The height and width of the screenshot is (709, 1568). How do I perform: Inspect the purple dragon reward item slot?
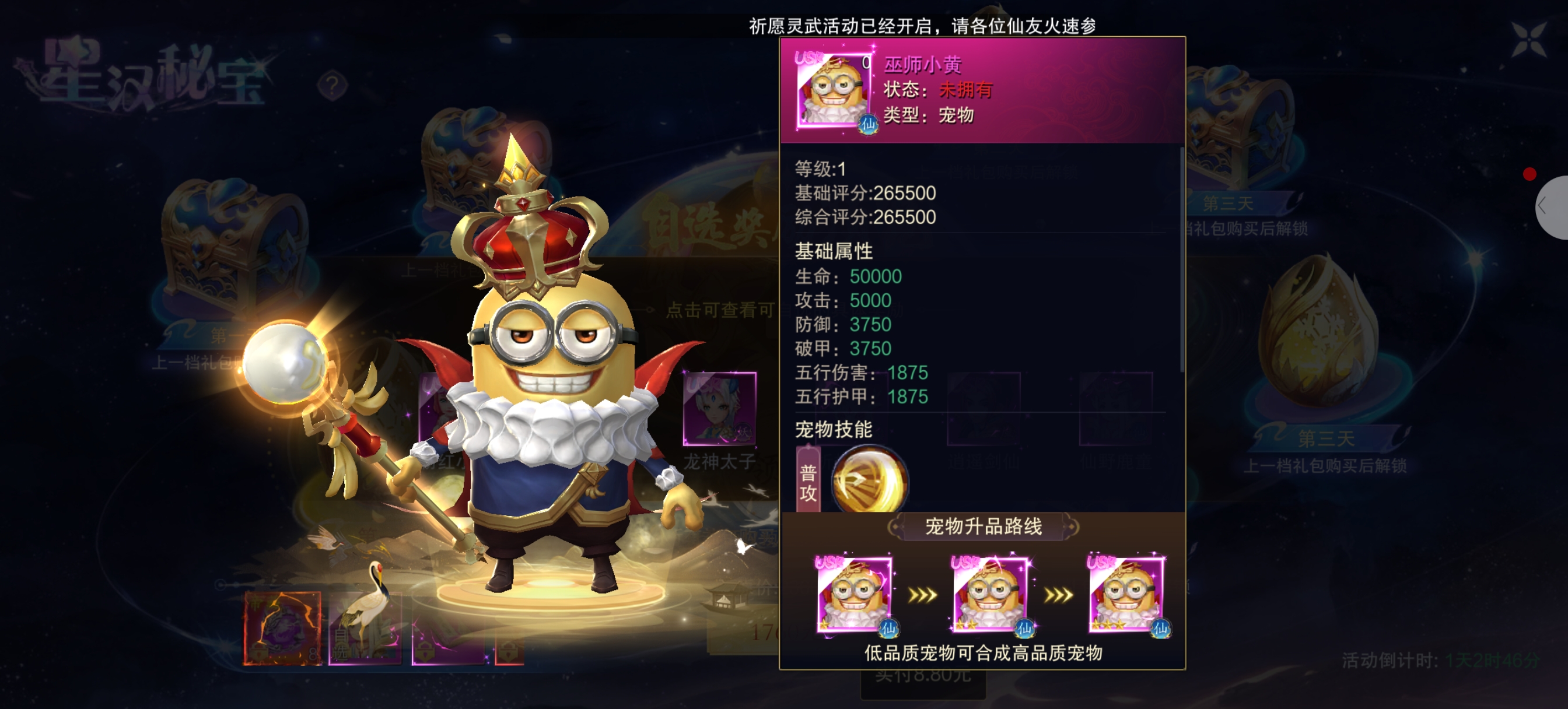point(282,628)
